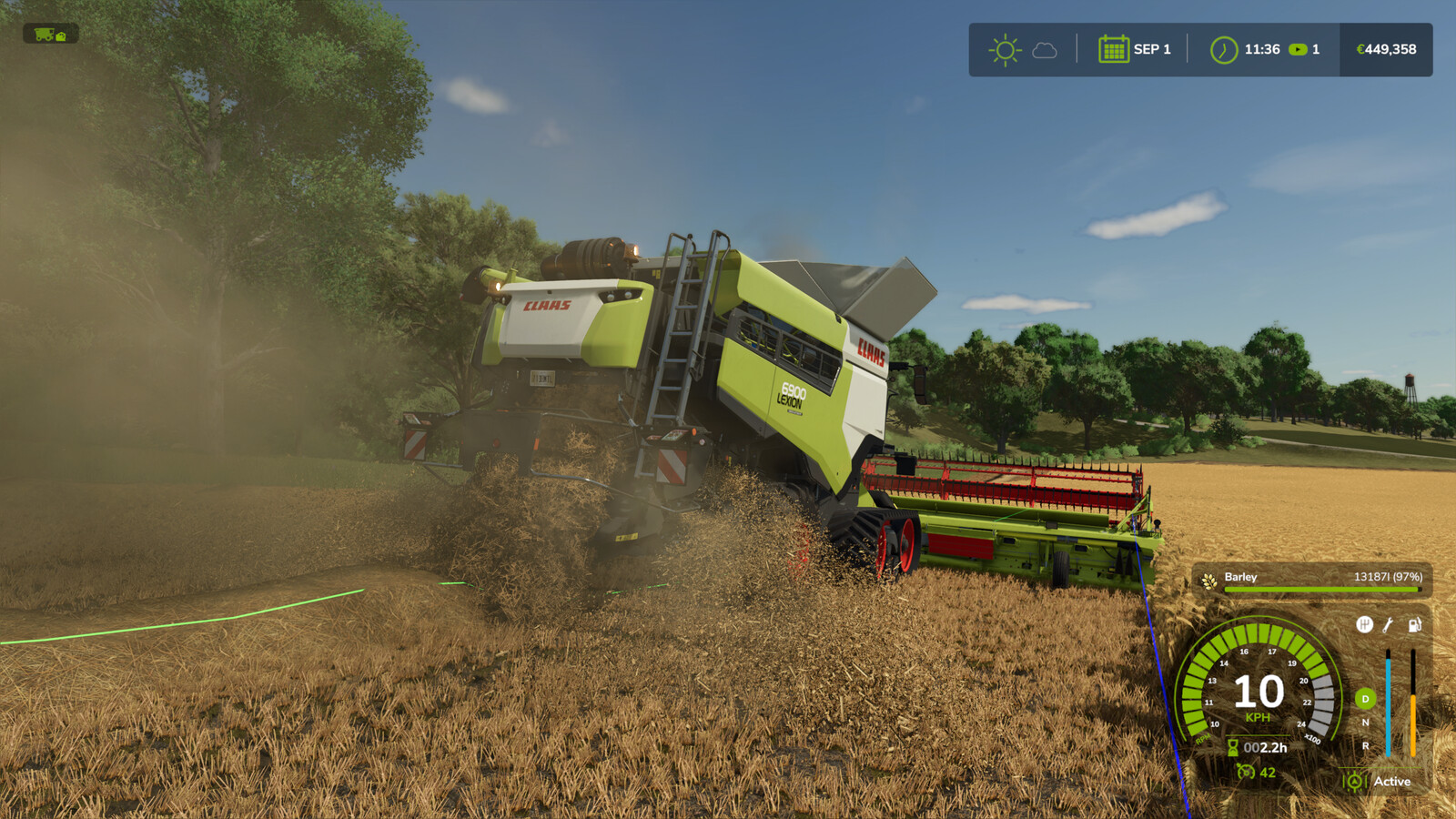Switch gear selector to Neutral
Screen dimensions: 1456x819
tap(1365, 722)
